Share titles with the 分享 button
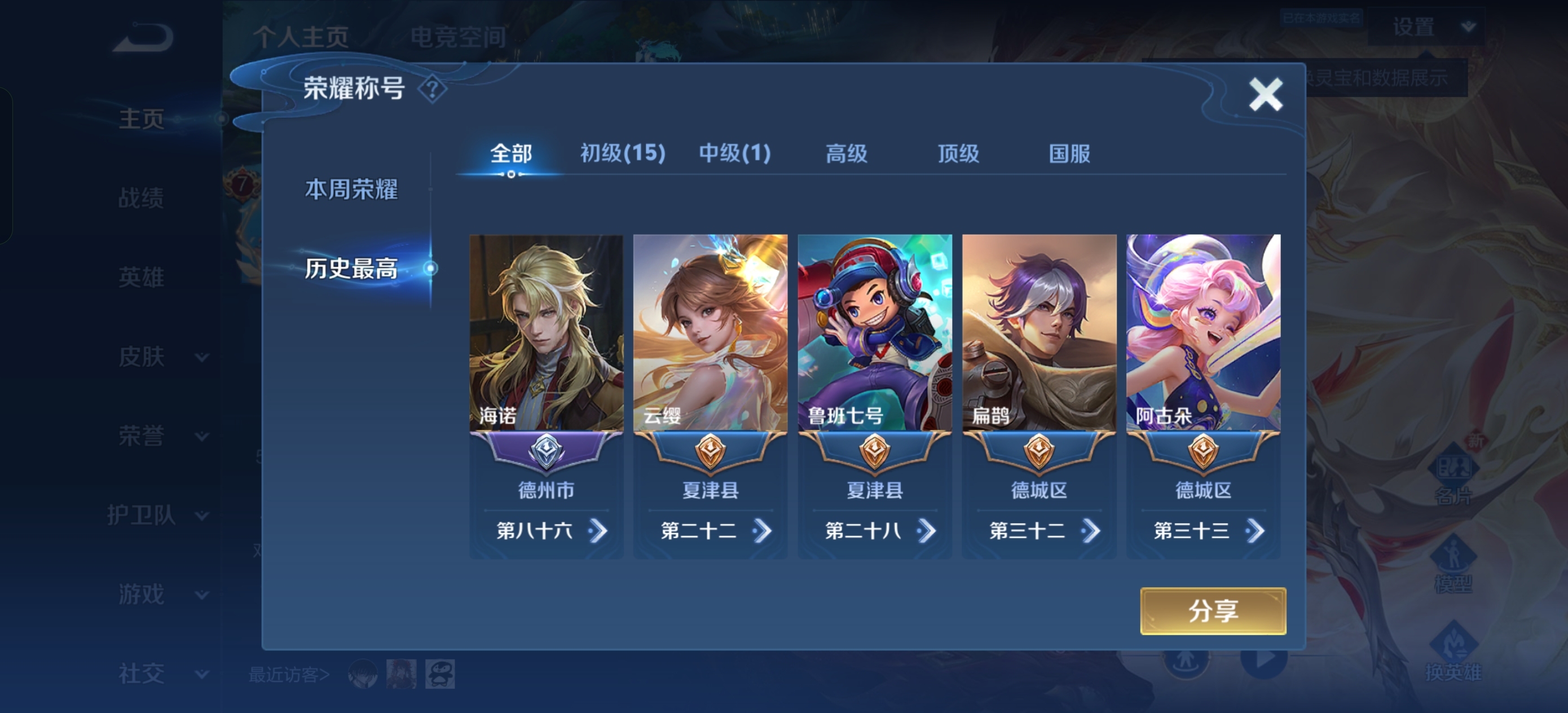This screenshot has height=713, width=1568. pyautogui.click(x=1213, y=611)
